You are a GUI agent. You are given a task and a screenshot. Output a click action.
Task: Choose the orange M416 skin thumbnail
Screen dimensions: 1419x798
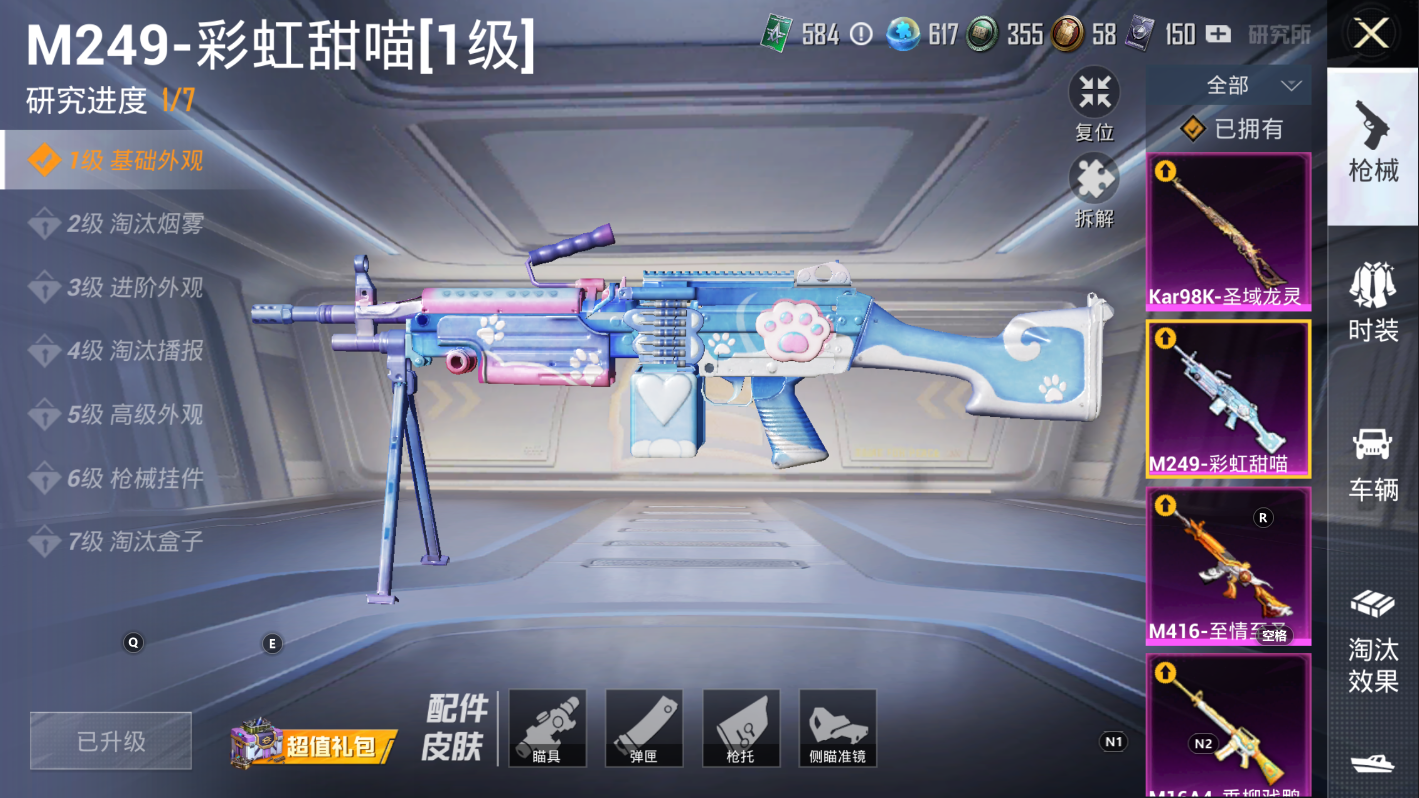[x=1228, y=566]
